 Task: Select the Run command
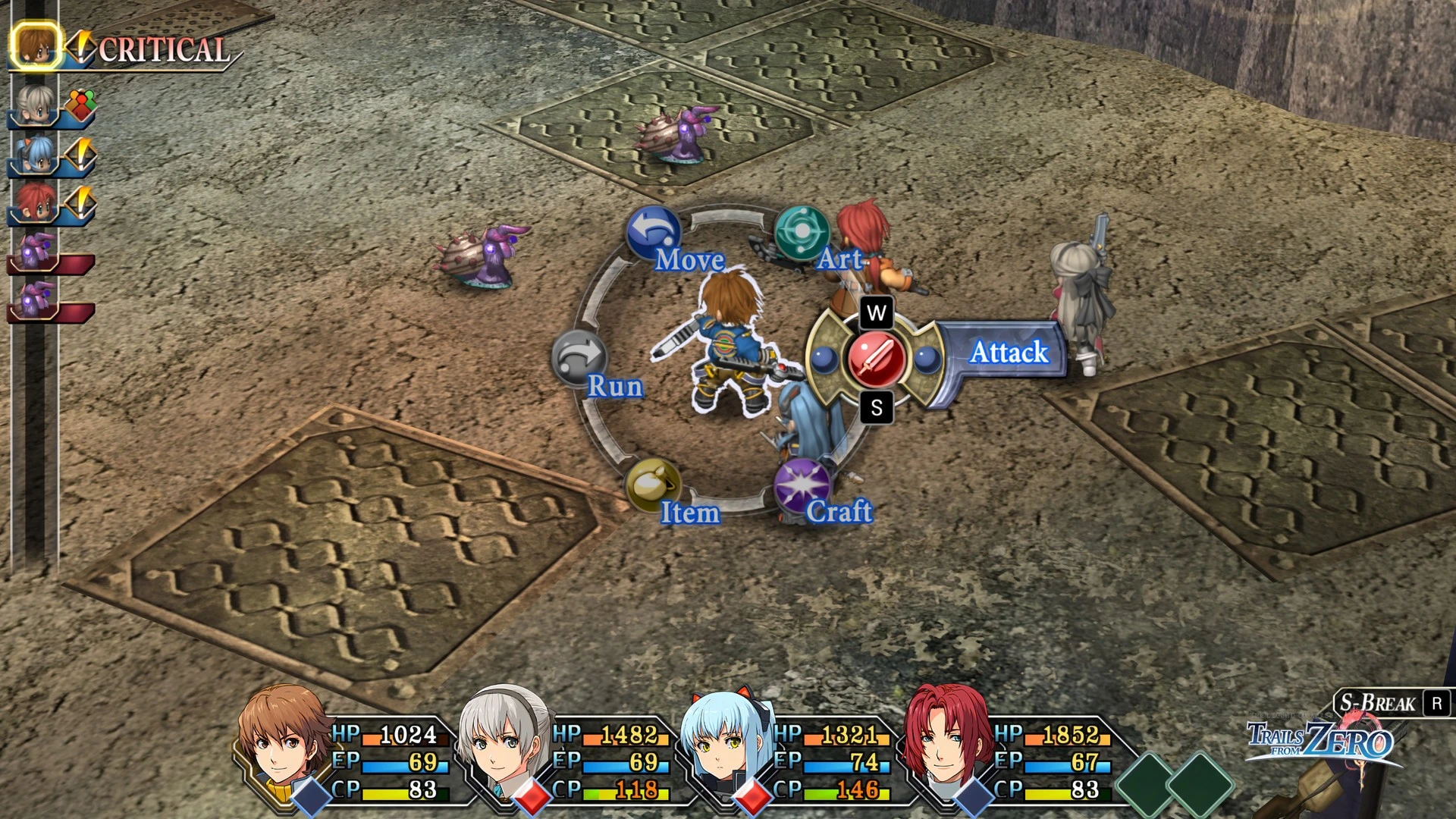[x=579, y=358]
